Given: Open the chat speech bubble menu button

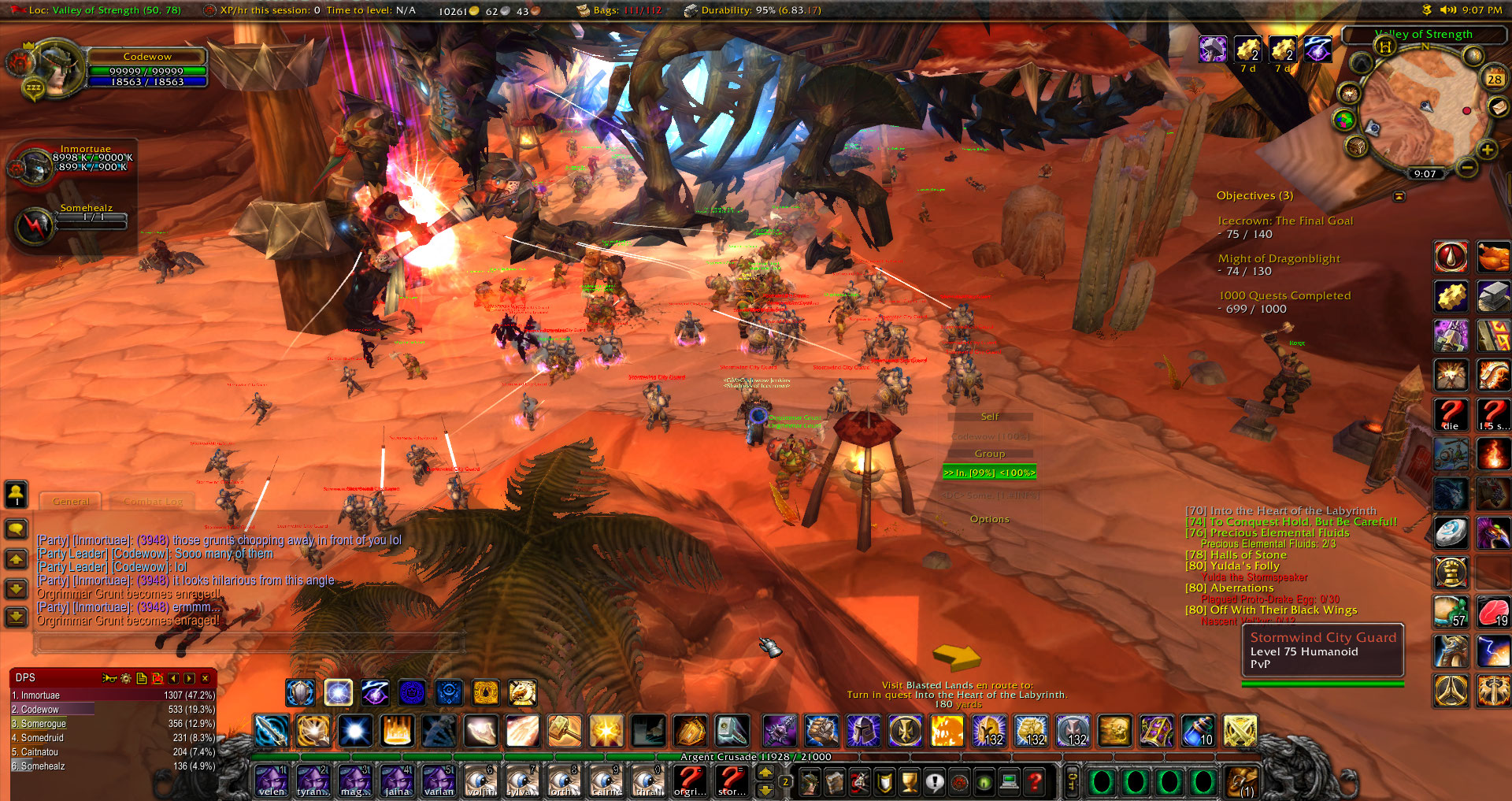Looking at the screenshot, I should click(x=17, y=529).
